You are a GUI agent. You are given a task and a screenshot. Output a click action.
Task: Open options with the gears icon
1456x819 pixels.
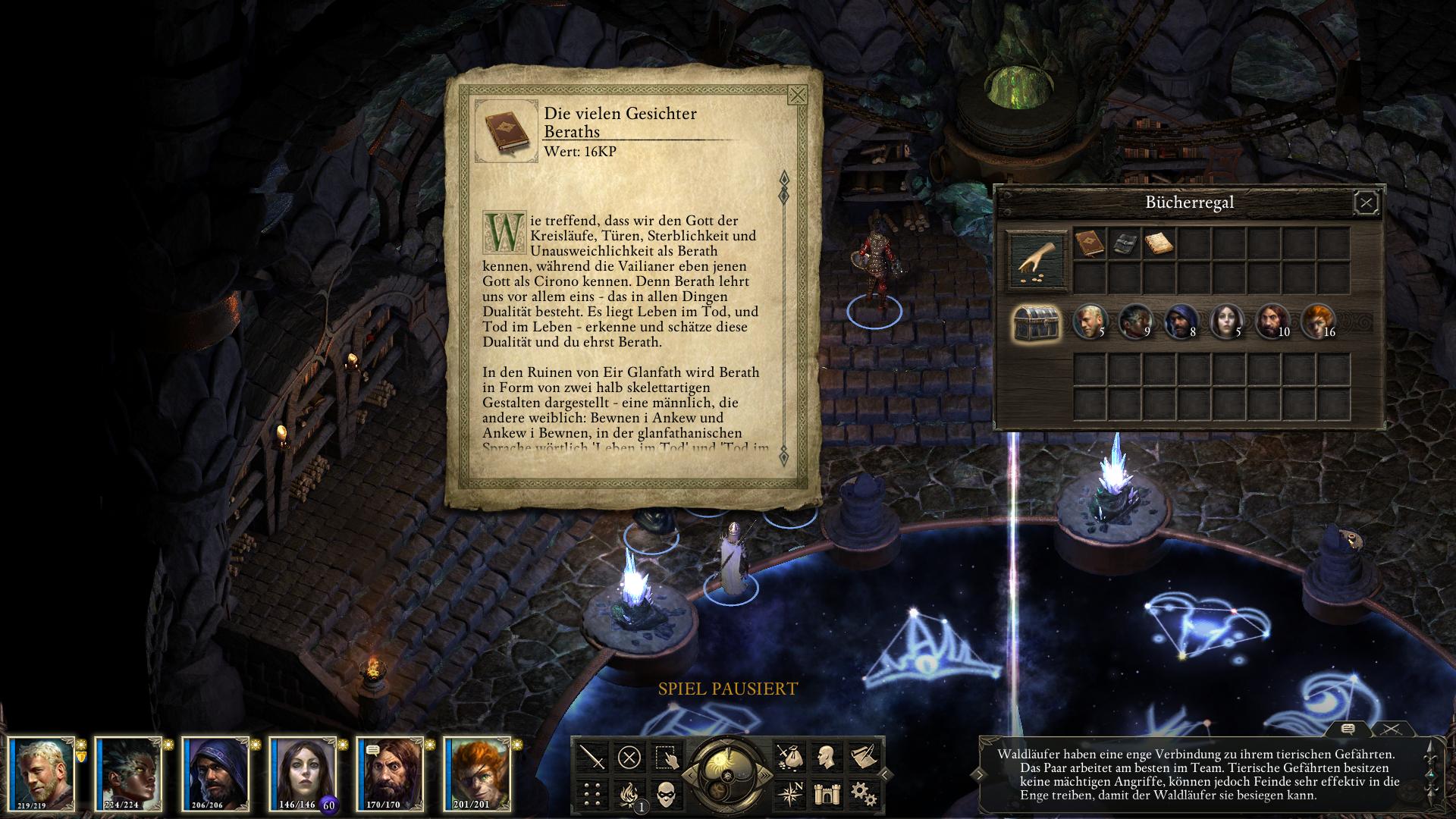point(861,793)
